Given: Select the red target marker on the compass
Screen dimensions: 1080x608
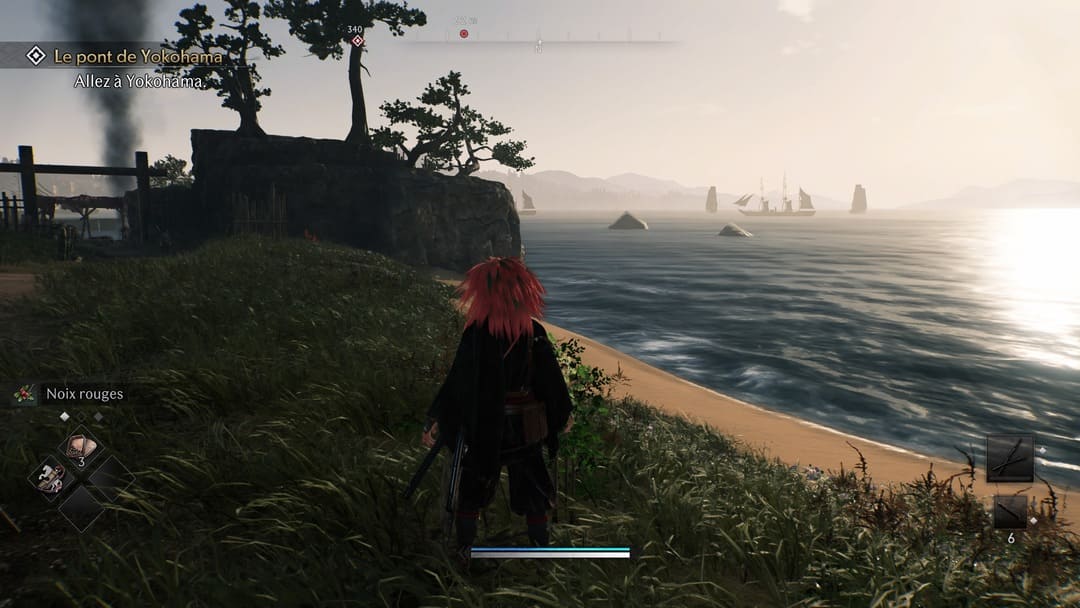Looking at the screenshot, I should tap(464, 34).
